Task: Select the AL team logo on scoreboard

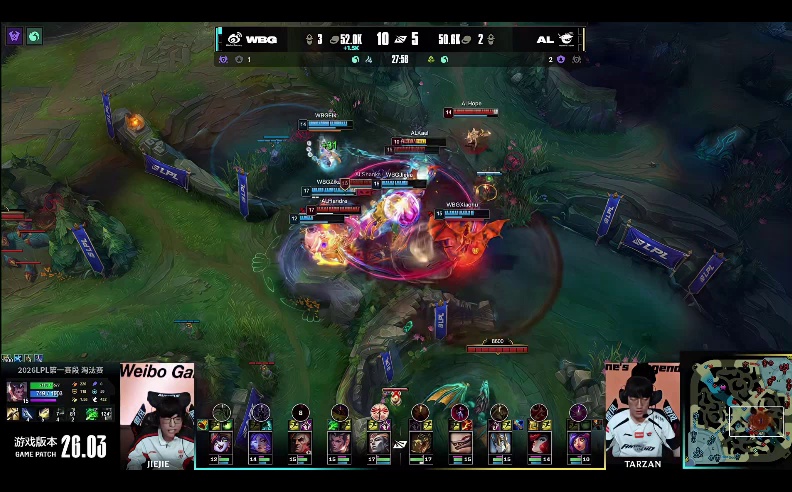Action: coord(566,39)
